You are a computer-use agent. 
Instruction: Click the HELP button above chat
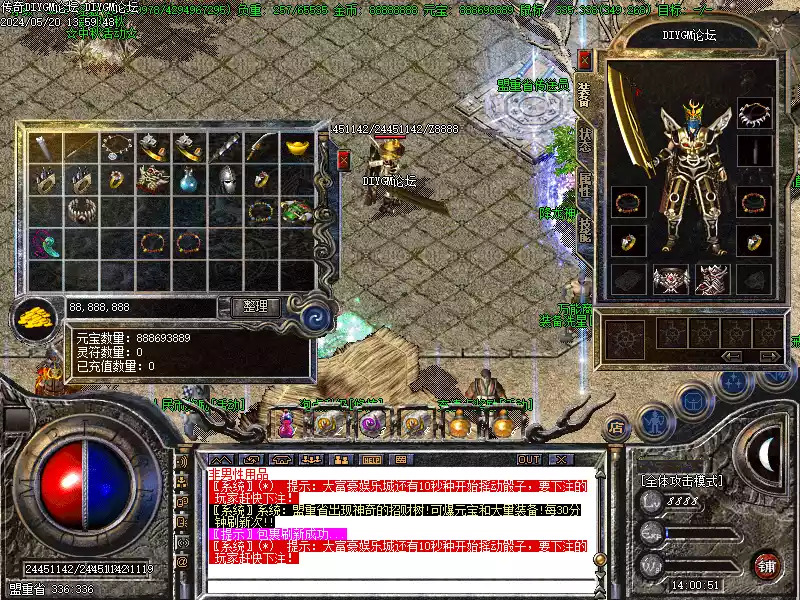(373, 460)
